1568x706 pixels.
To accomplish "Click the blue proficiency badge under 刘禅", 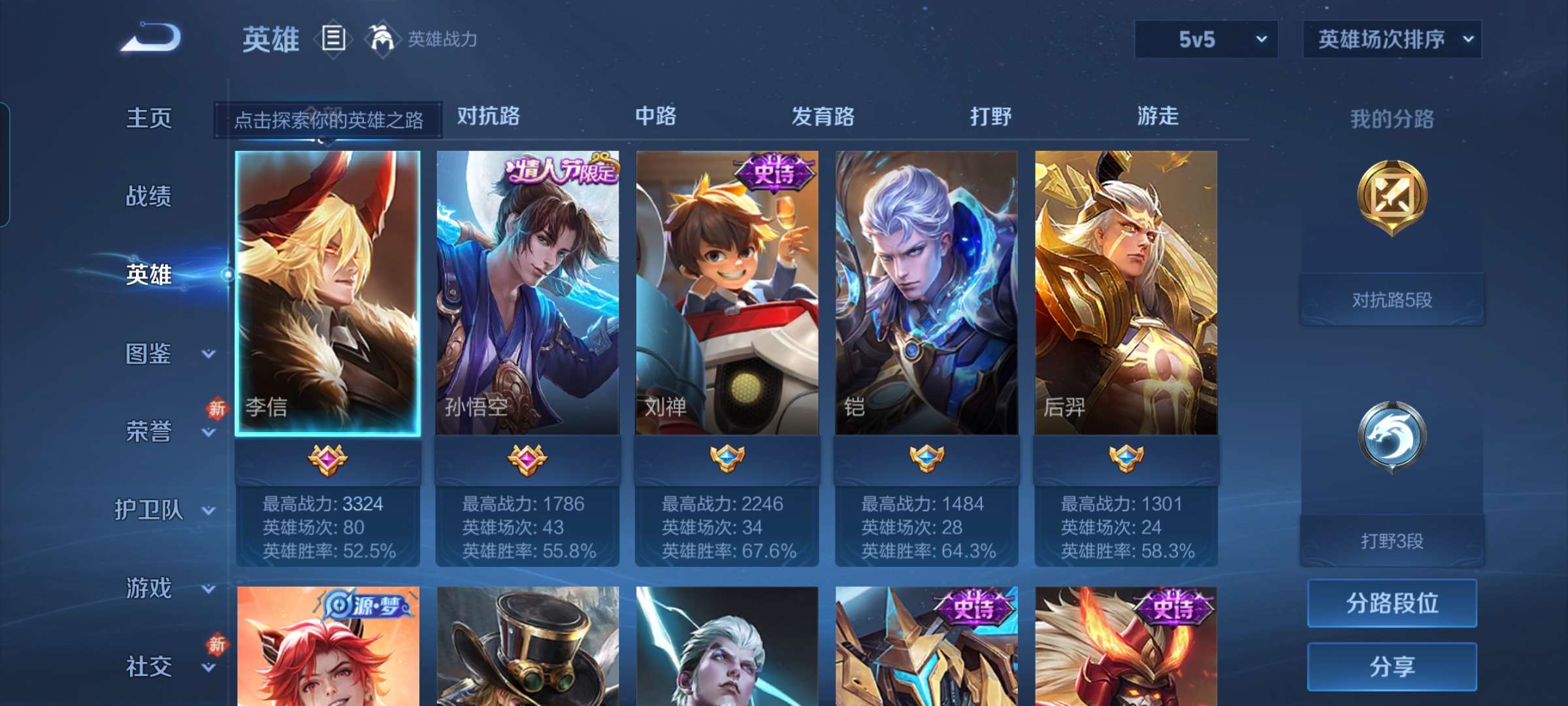I will [x=727, y=458].
